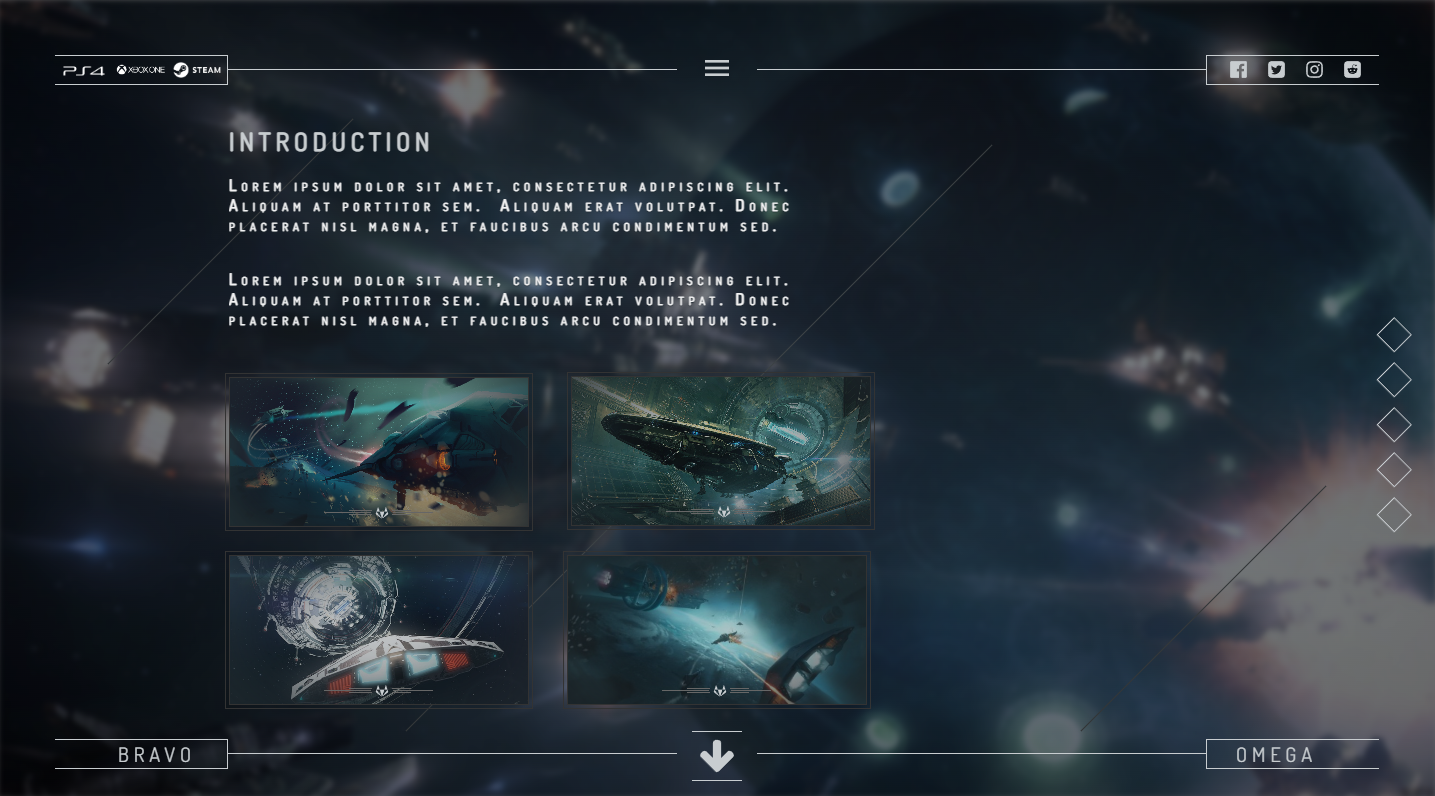The image size is (1435, 796).
Task: Open the Twitter icon link
Action: pos(1276,70)
